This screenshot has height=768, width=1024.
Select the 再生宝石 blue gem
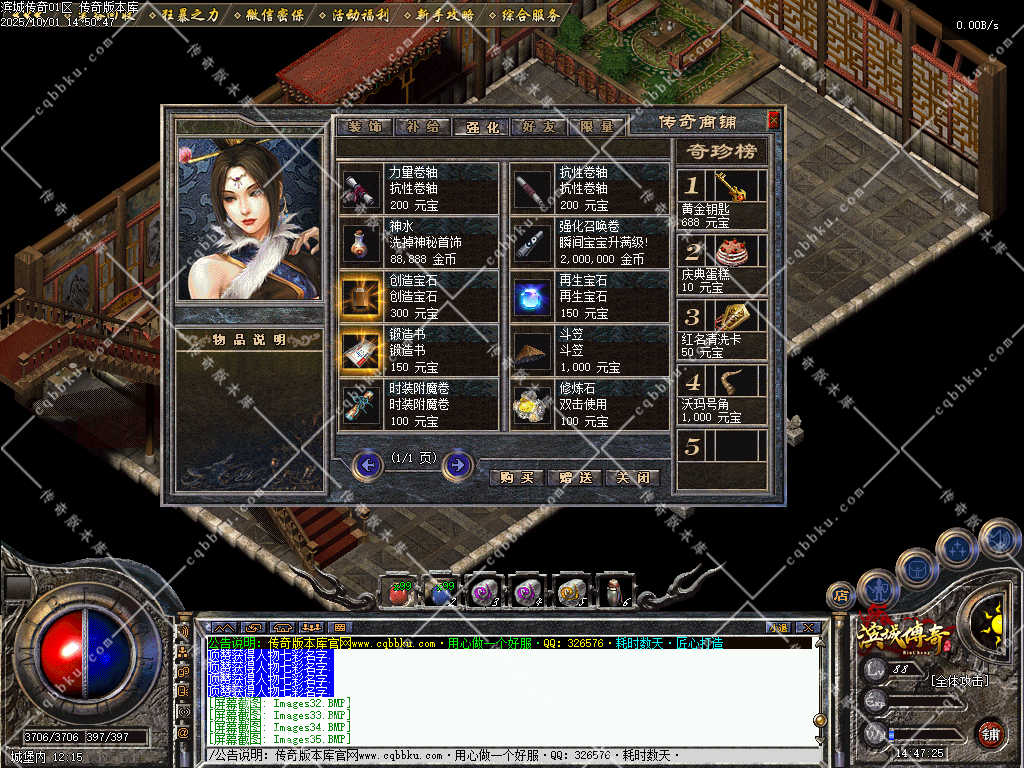(528, 297)
